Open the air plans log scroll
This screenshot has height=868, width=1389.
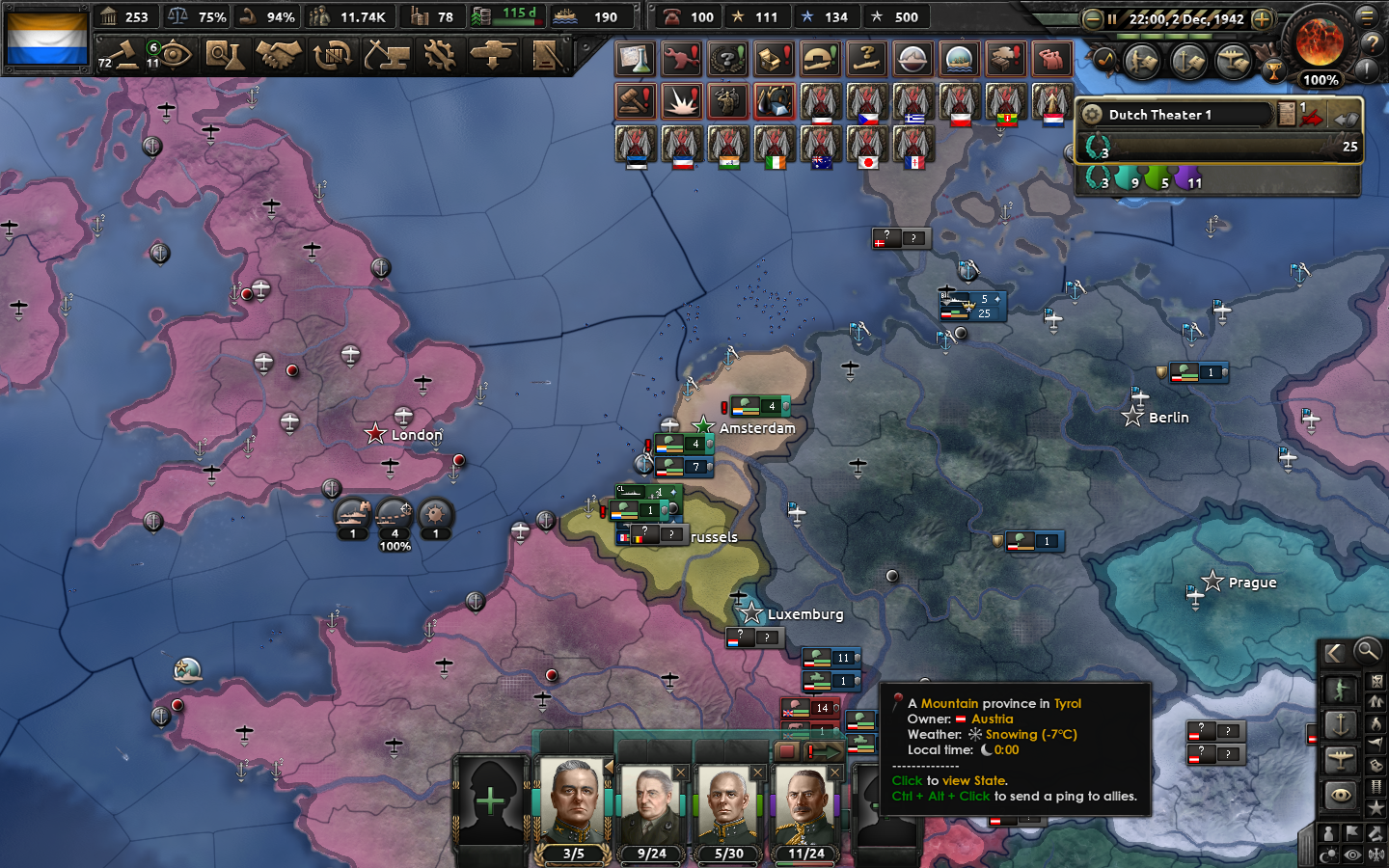point(1234,60)
